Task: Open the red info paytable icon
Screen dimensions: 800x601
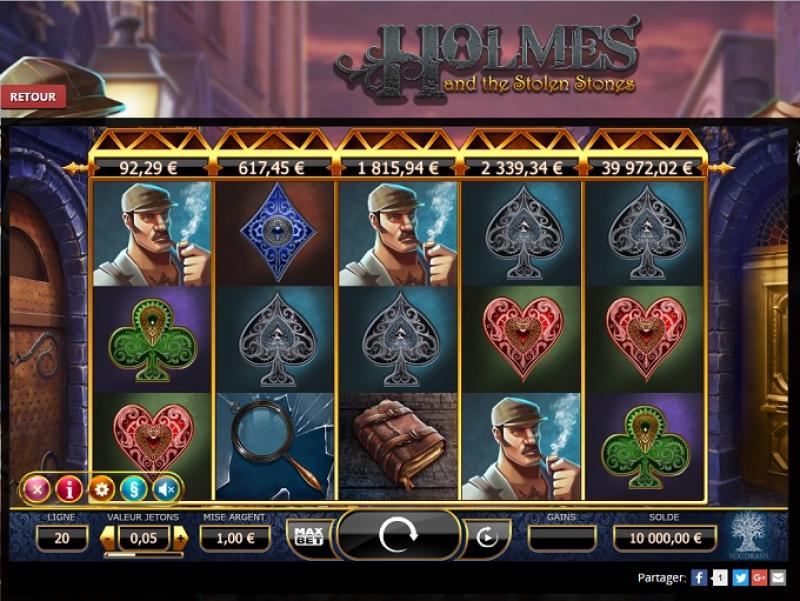Action: 68,489
